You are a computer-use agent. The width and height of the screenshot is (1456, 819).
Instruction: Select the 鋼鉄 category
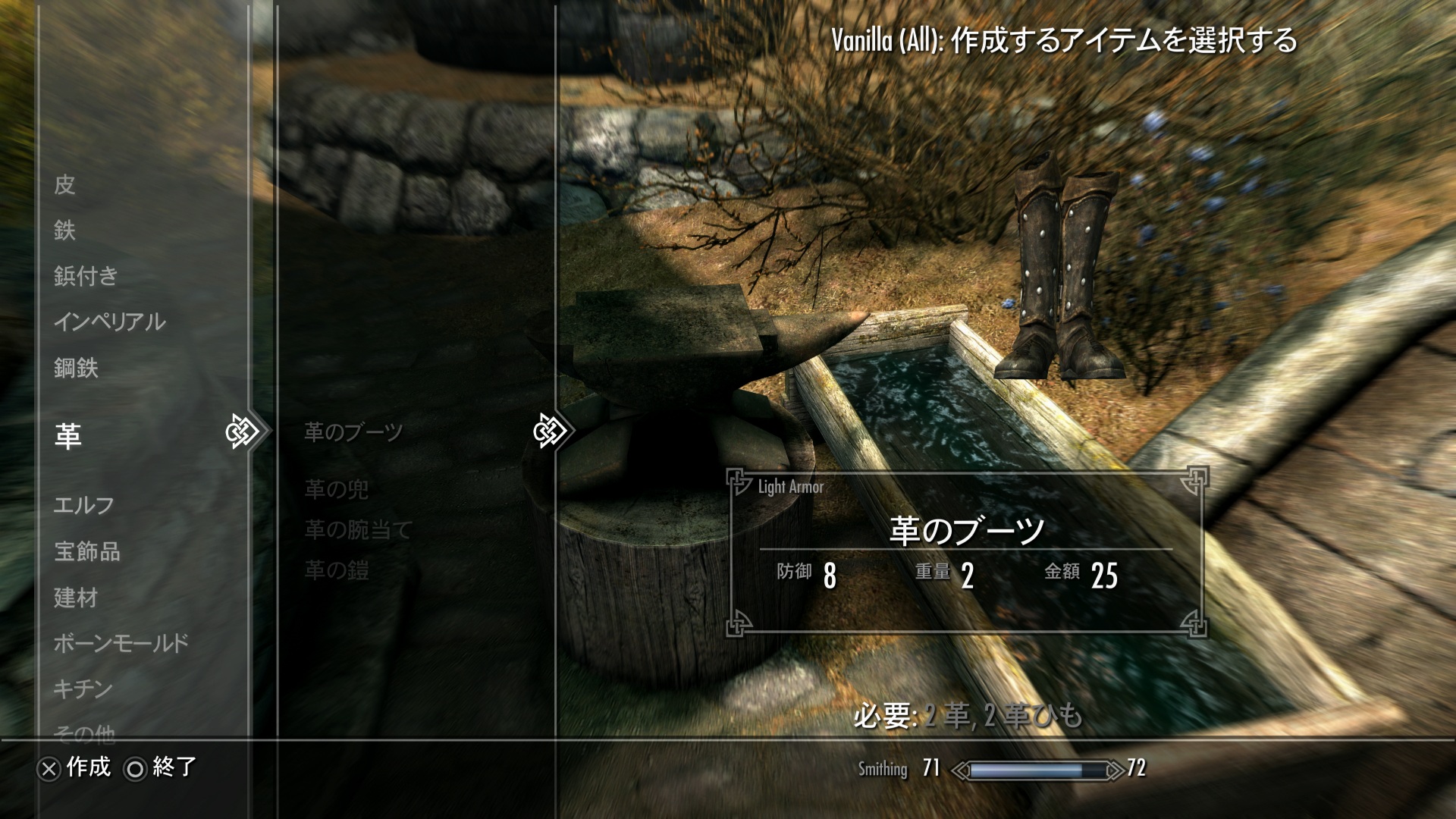77,369
